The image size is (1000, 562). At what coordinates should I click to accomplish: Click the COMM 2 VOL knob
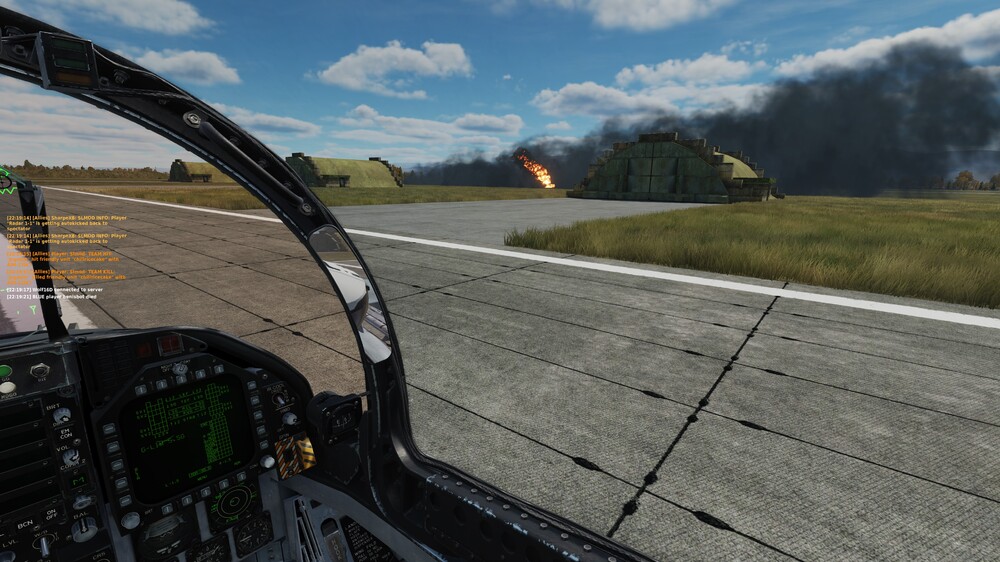71,455
